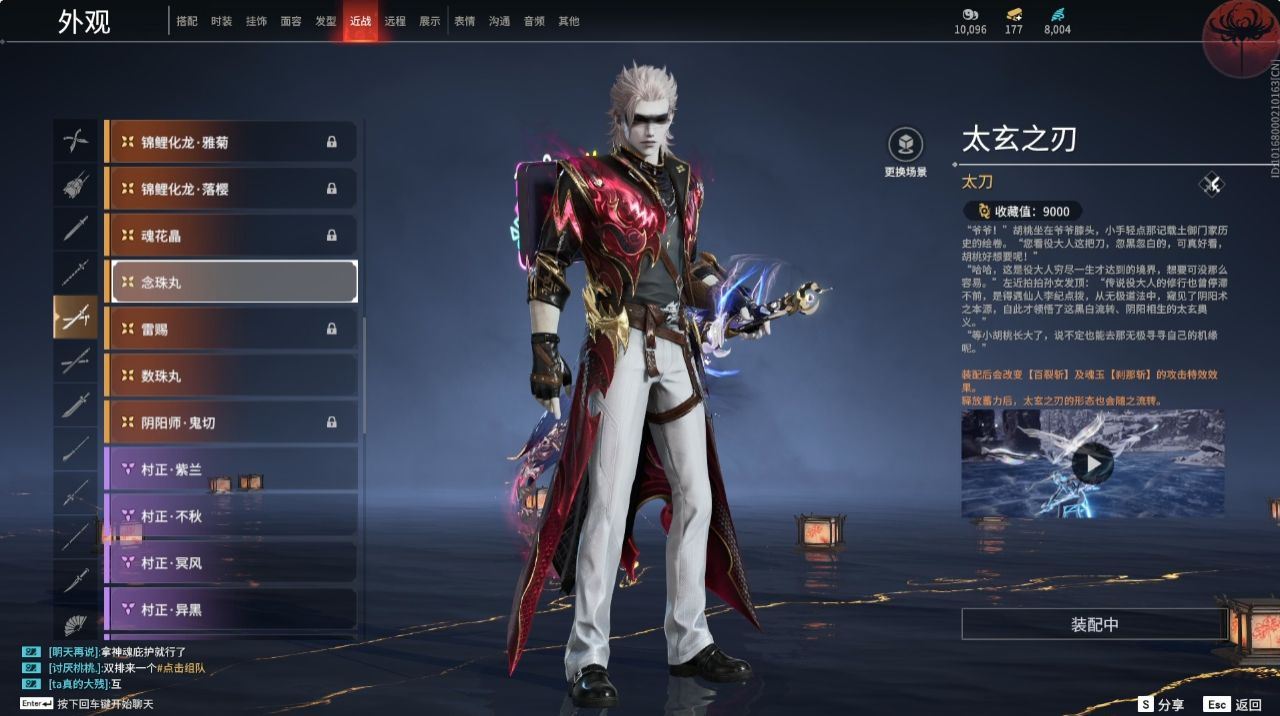Open the 其他 tab
The image size is (1280, 716).
(x=568, y=21)
